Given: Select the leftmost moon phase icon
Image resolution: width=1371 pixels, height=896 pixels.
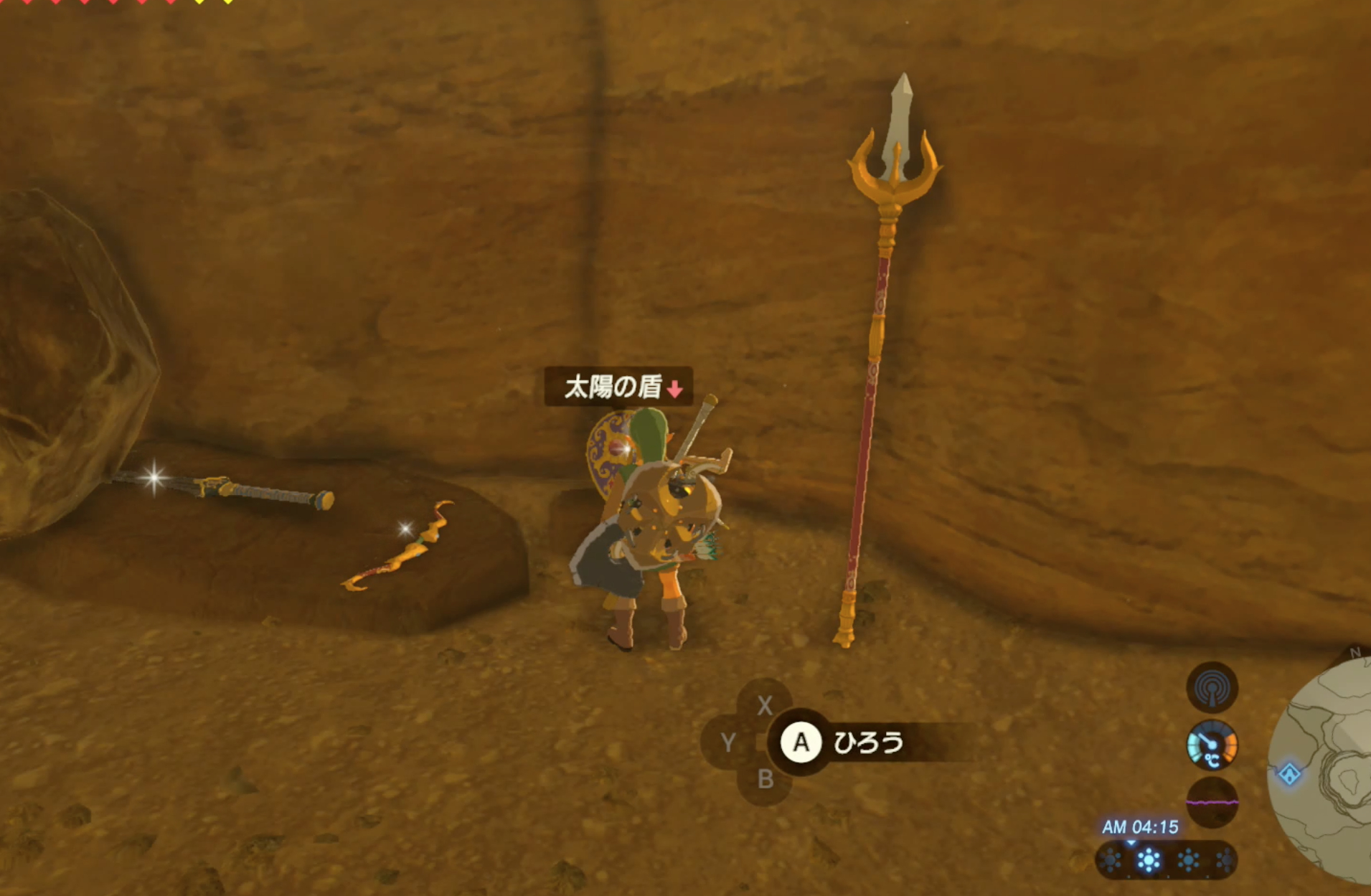Looking at the screenshot, I should pos(1110,860).
